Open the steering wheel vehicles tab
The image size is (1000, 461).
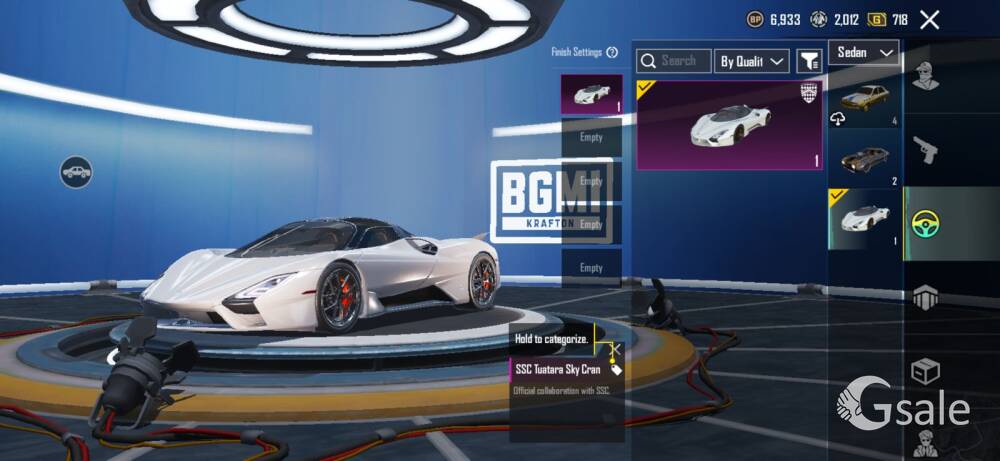pos(926,223)
